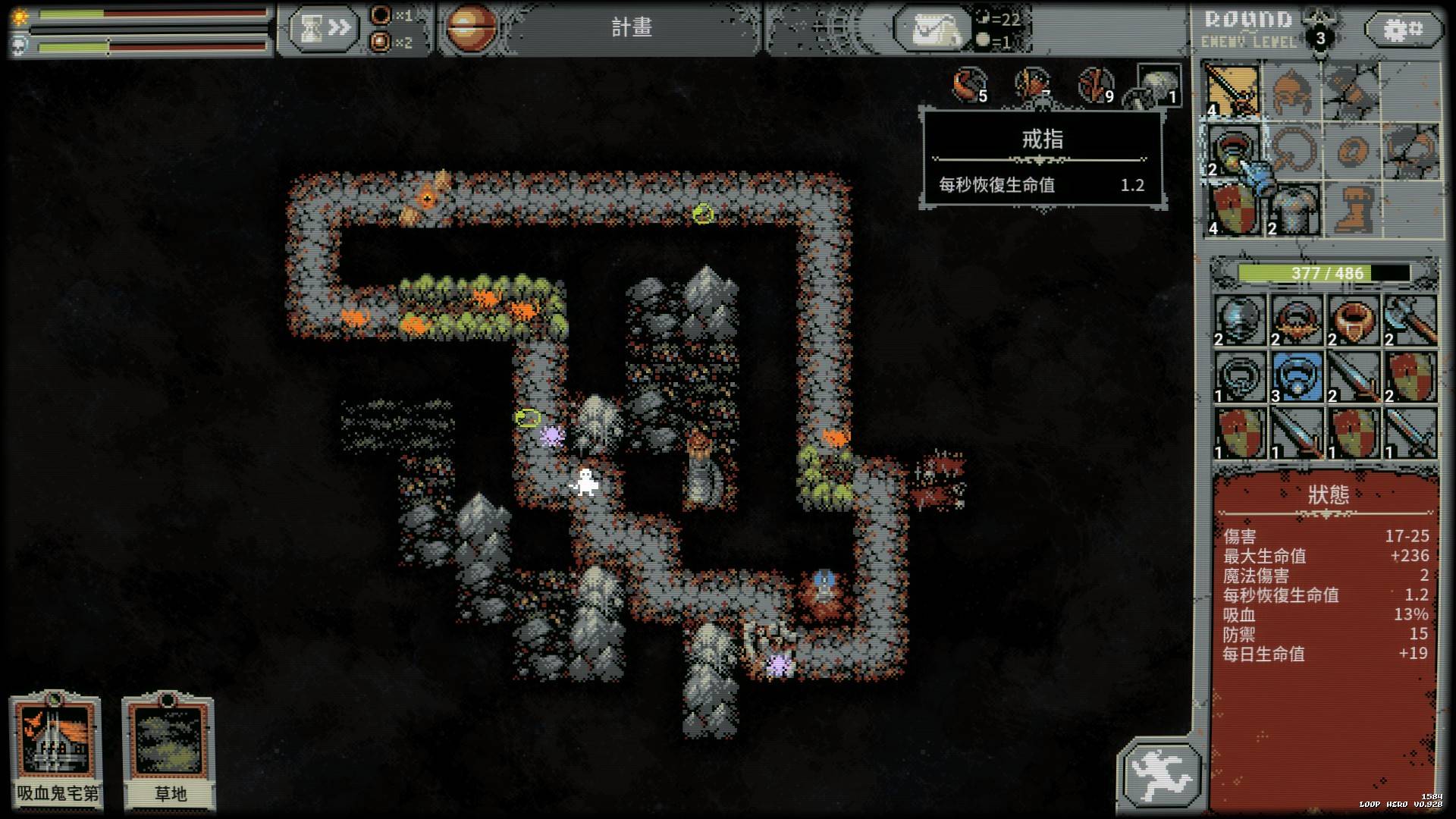The height and width of the screenshot is (819, 1456).
Task: Select the level 2 shield in inventory
Action: [1410, 377]
